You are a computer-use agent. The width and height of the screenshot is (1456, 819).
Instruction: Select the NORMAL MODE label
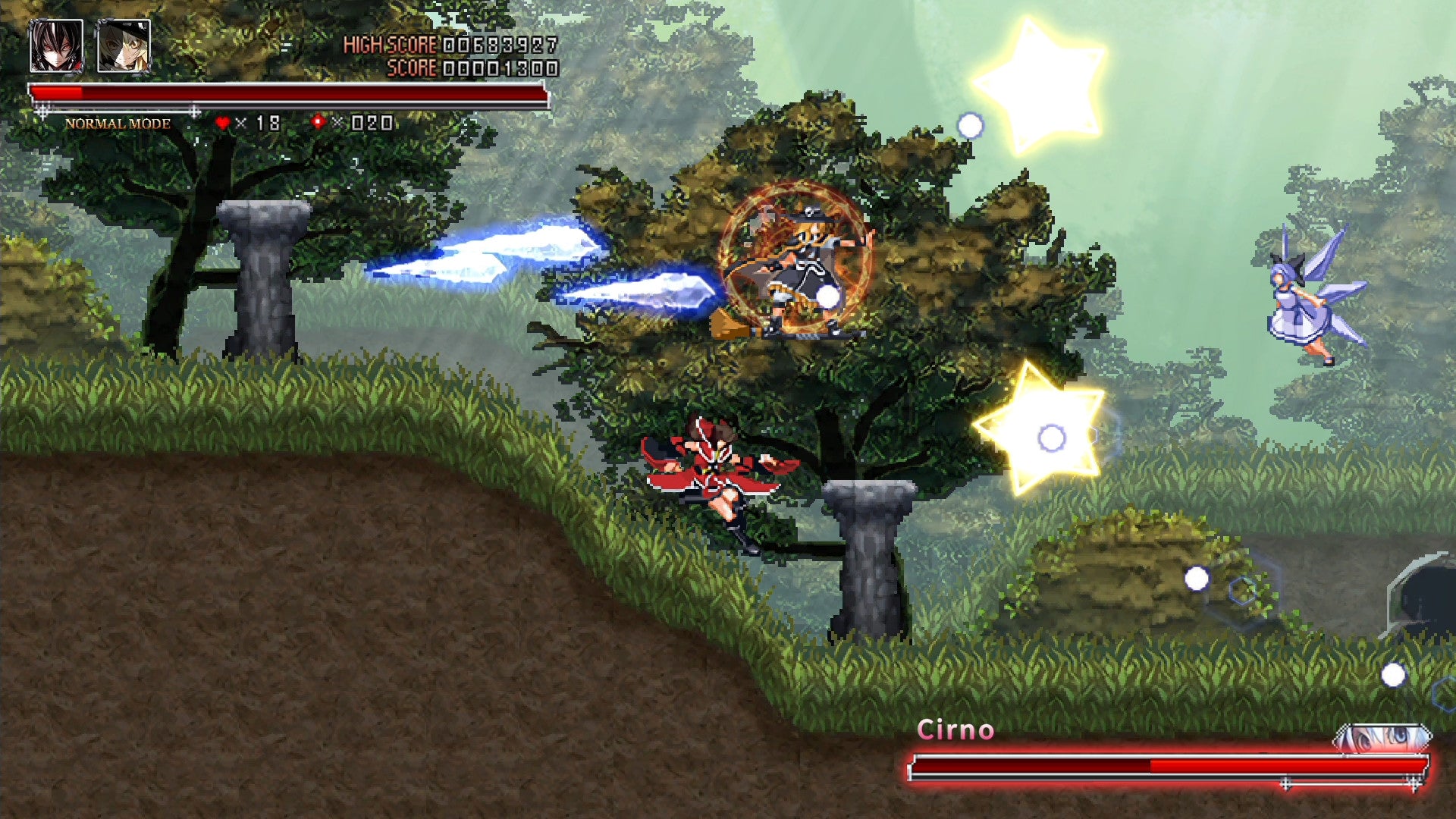click(118, 121)
